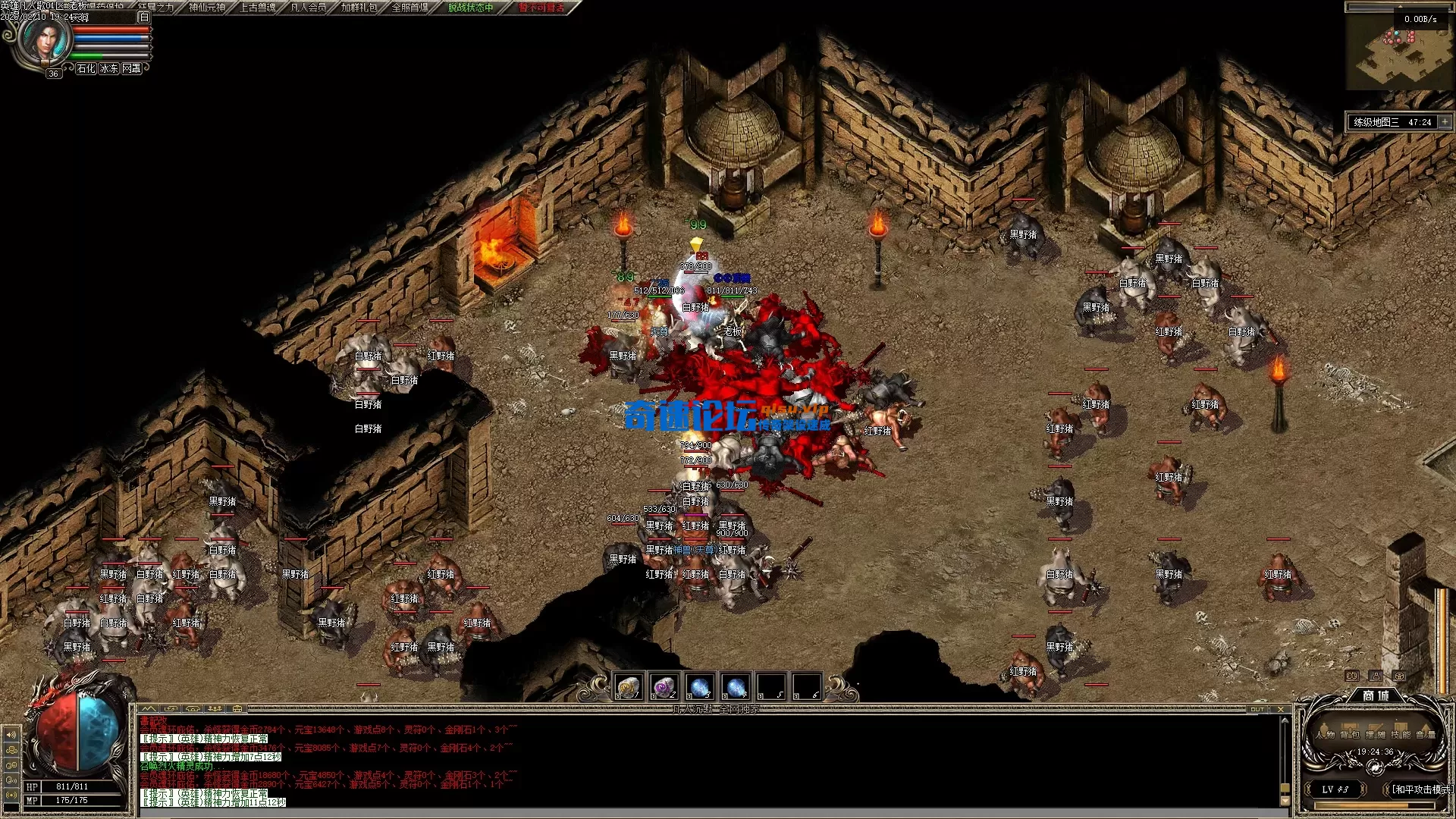Image resolution: width=1456 pixels, height=819 pixels.
Task: Use the purple scroll in hotbar slot 2
Action: click(664, 687)
